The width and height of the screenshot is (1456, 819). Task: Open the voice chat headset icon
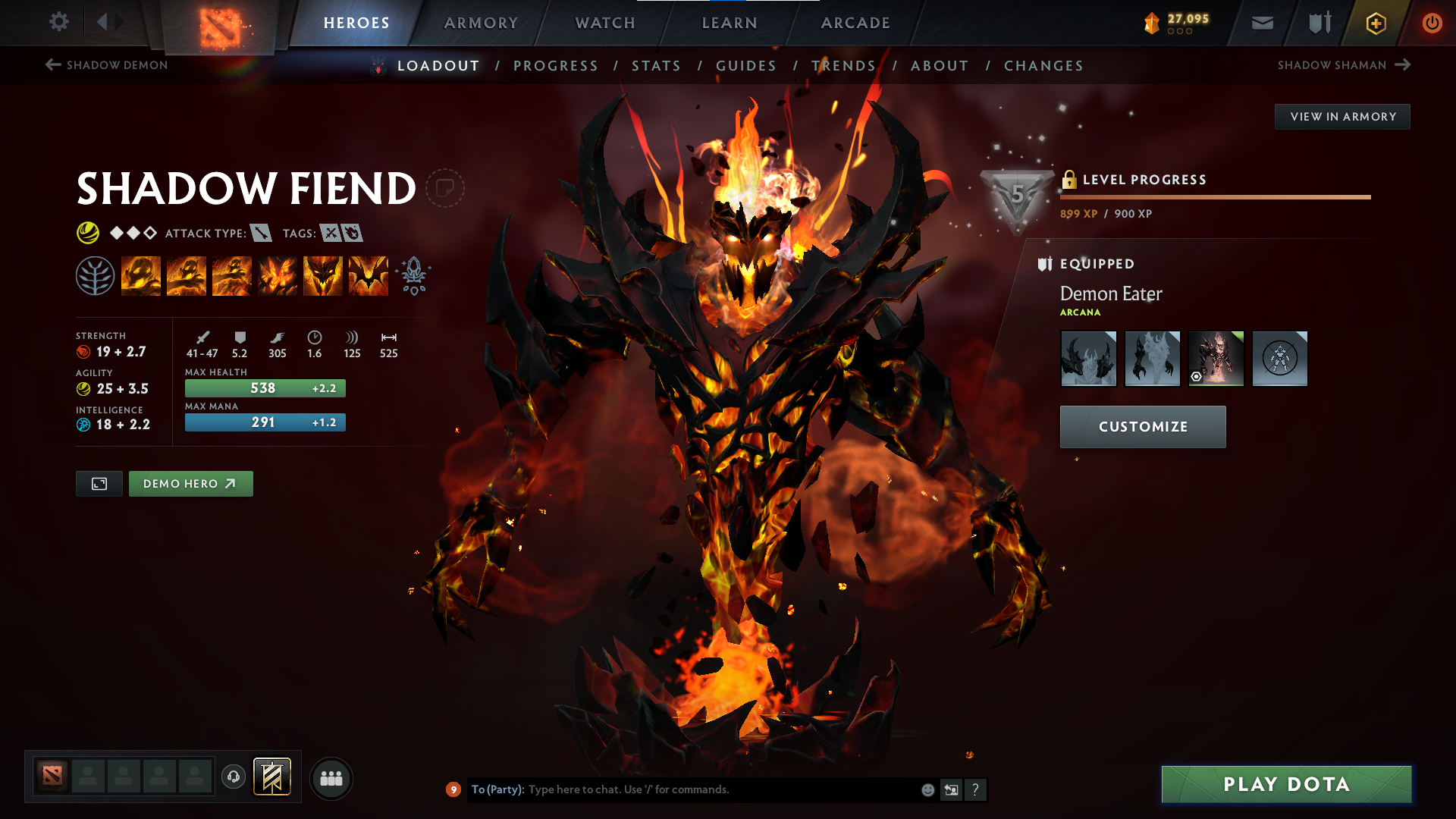click(x=233, y=778)
